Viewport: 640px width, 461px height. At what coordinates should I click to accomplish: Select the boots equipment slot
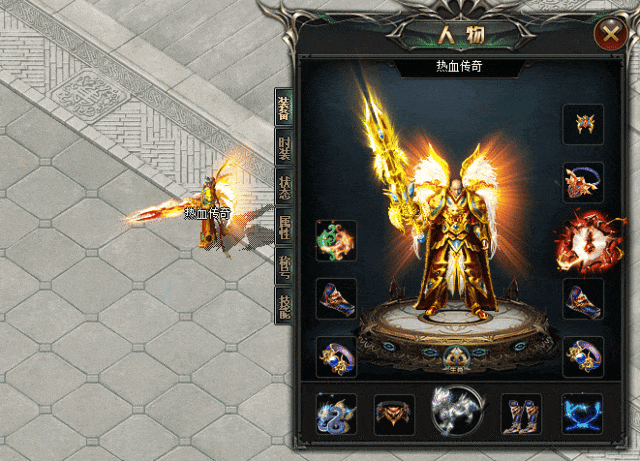pyautogui.click(x=521, y=413)
